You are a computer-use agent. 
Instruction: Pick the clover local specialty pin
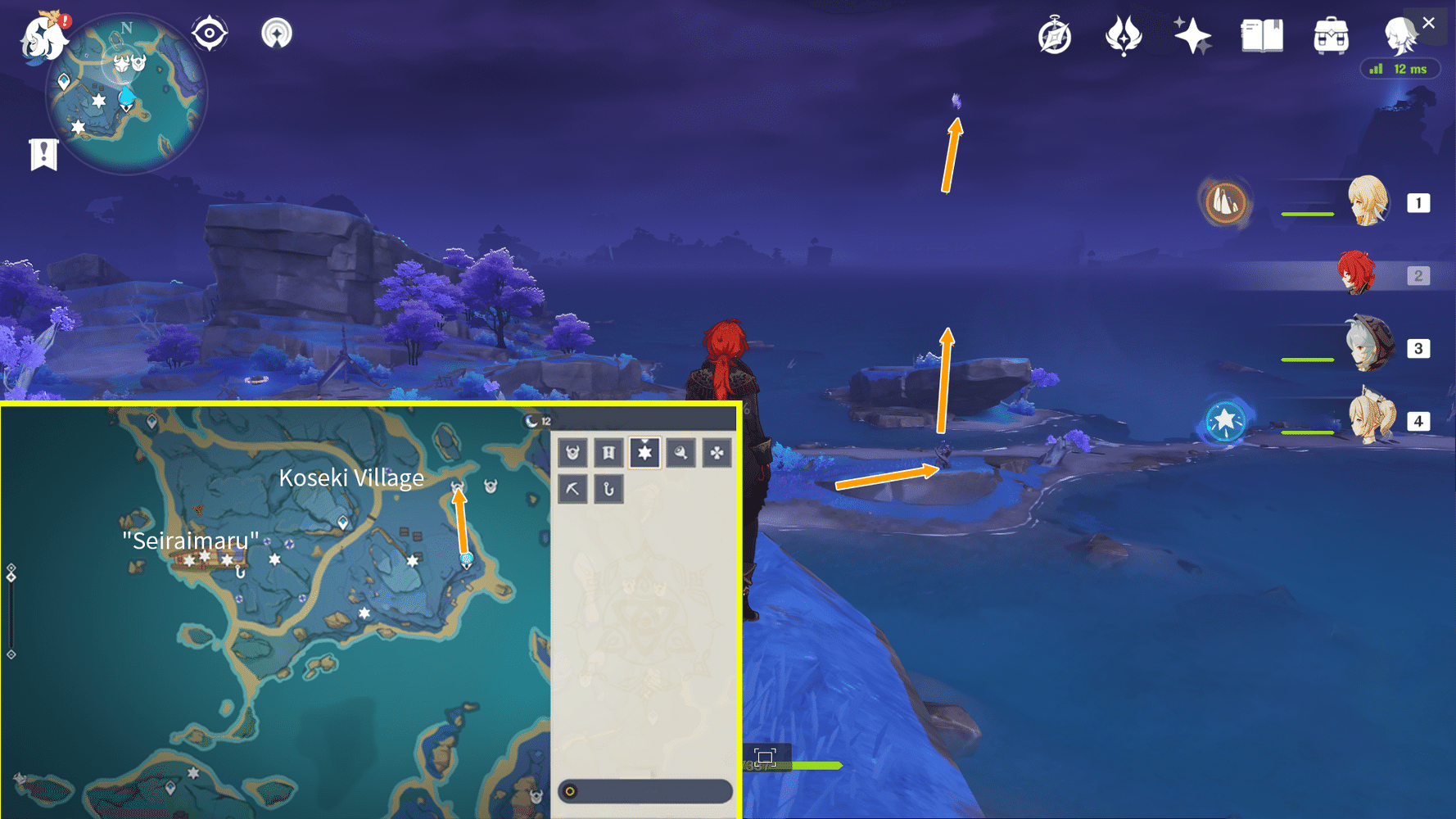[x=717, y=453]
